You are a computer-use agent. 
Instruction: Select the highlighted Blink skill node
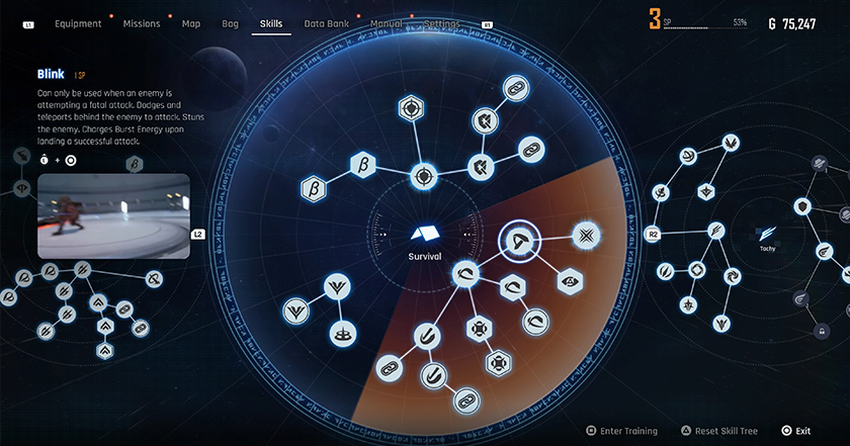(518, 240)
